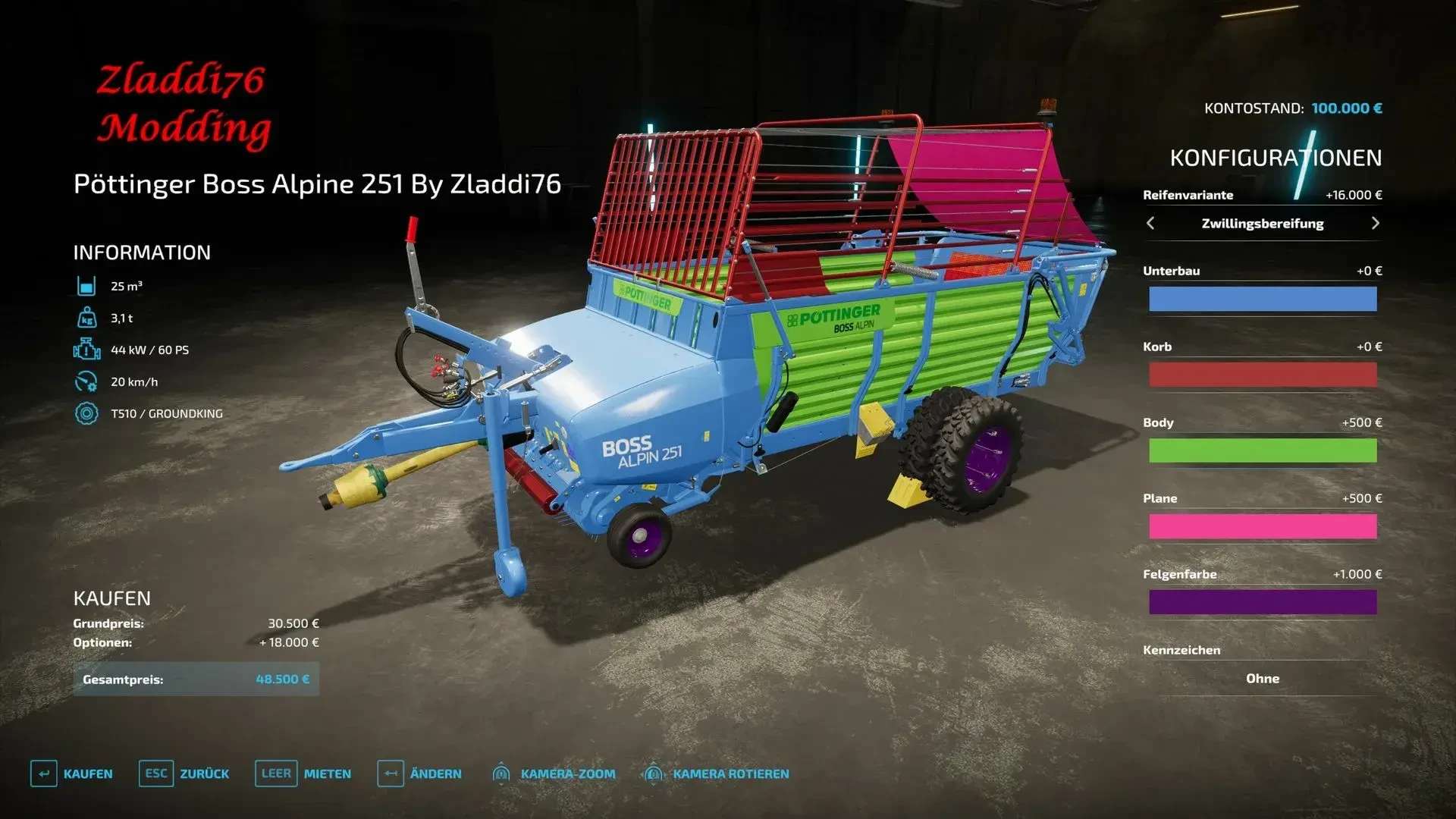Activate the Ändern option

(419, 773)
